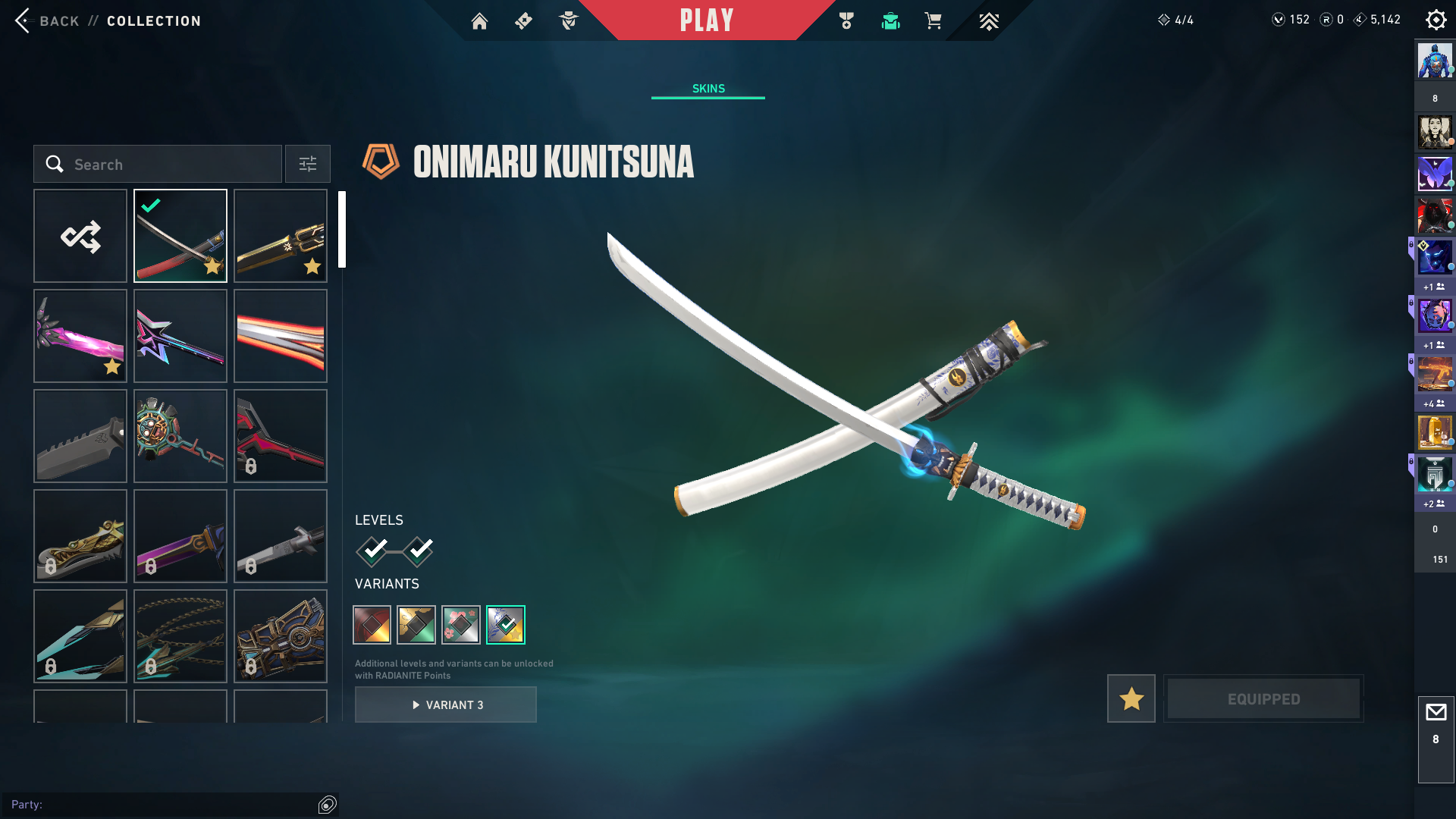
Task: Choose the red and gold variant swatch
Action: pyautogui.click(x=372, y=625)
